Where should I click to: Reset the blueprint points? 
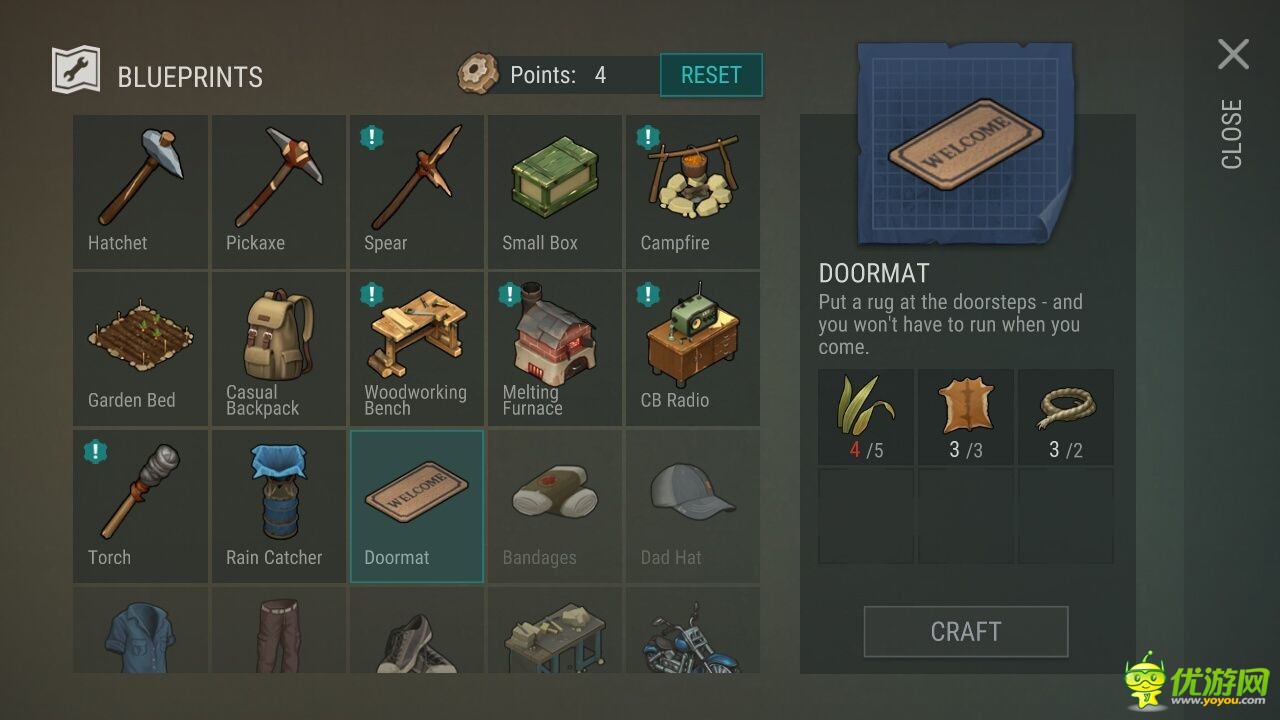tap(711, 75)
